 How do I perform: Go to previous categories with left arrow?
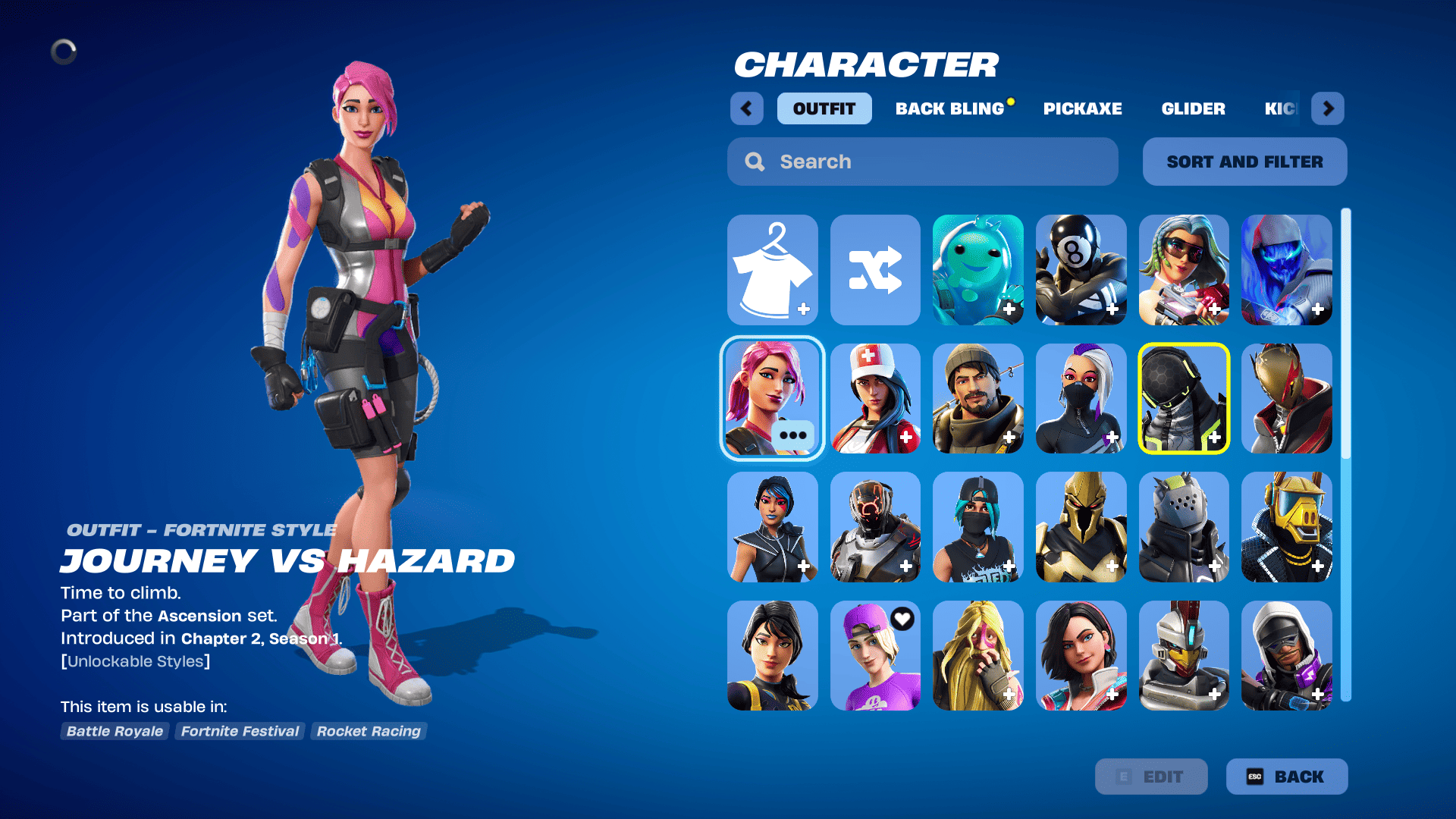(x=746, y=108)
